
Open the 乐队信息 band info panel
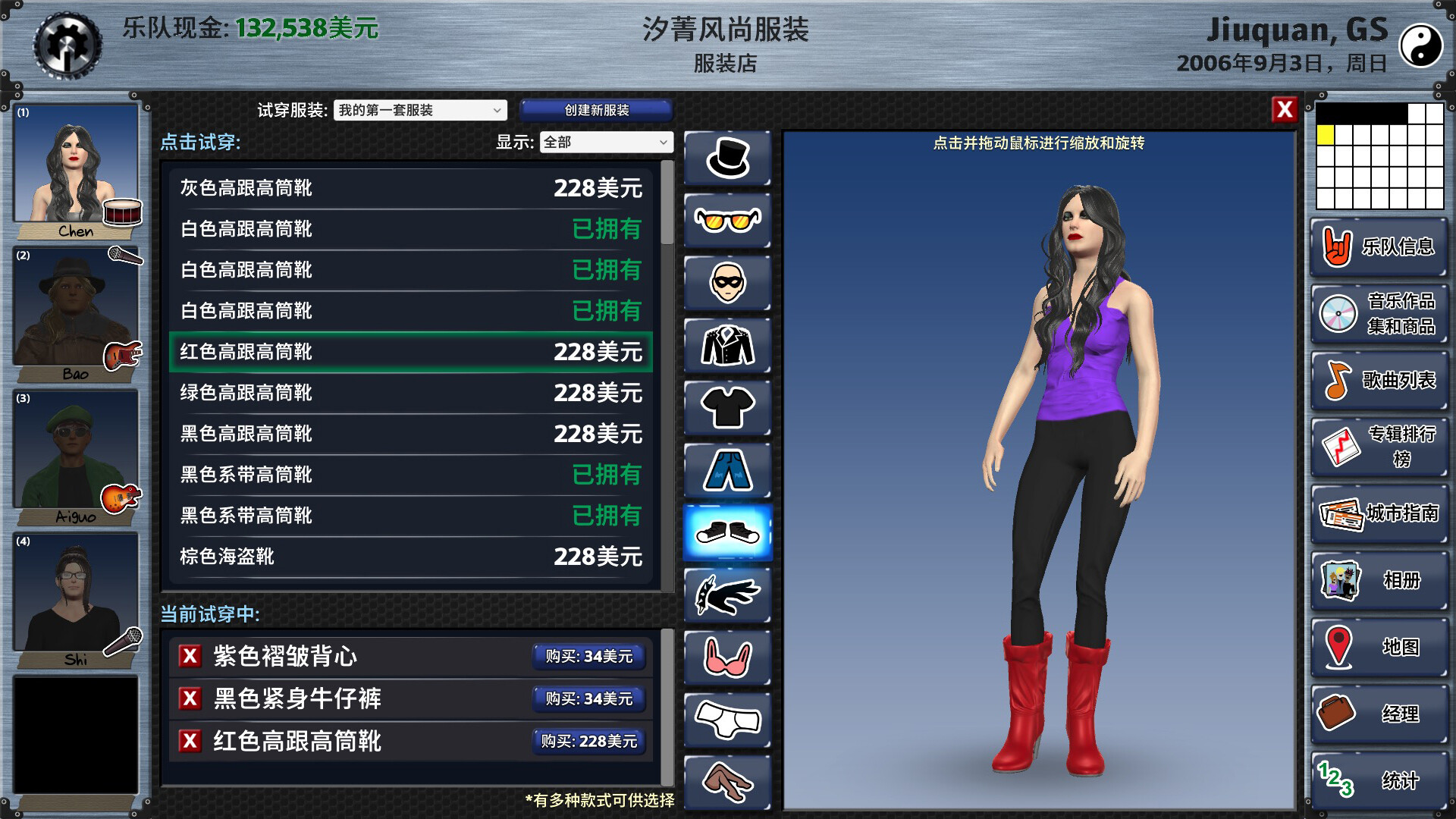click(1377, 247)
